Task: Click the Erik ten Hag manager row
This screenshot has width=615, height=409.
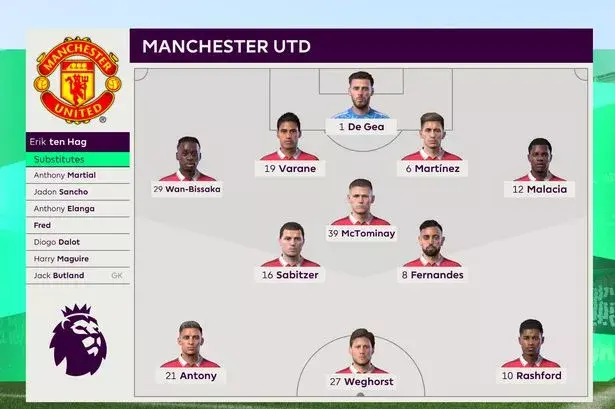Action: pos(78,142)
